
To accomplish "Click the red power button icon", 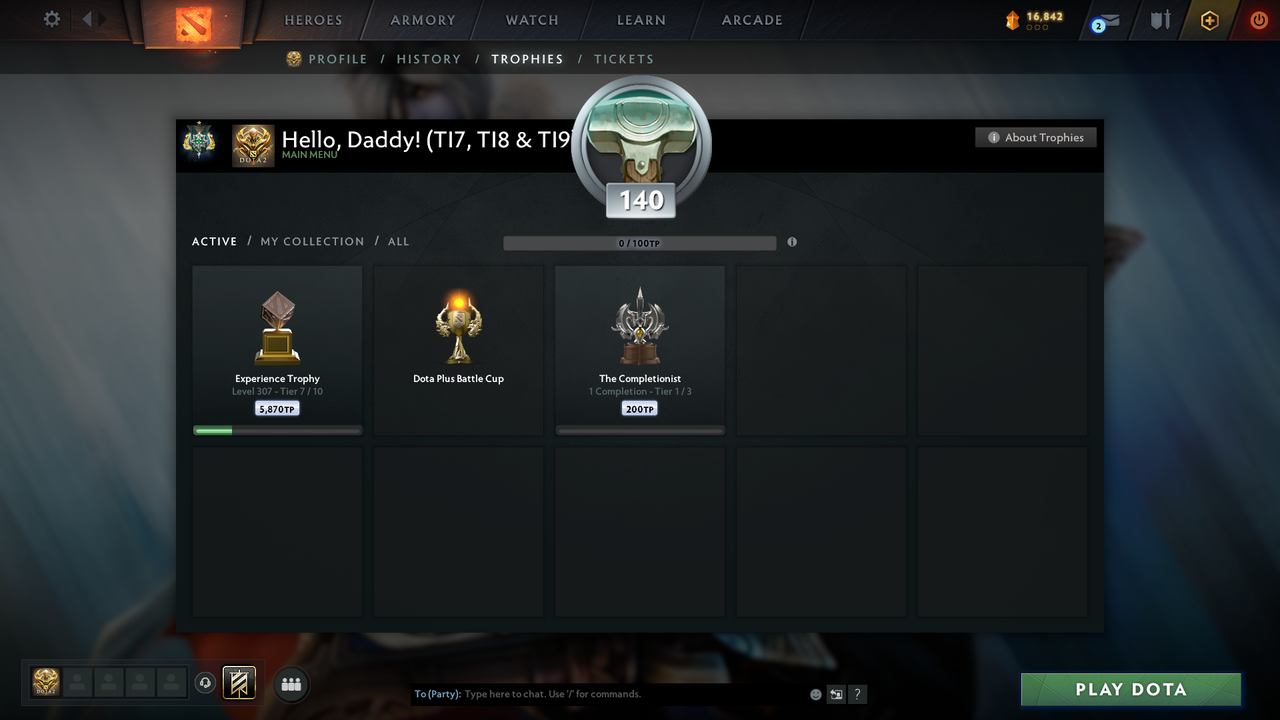I will (1258, 19).
